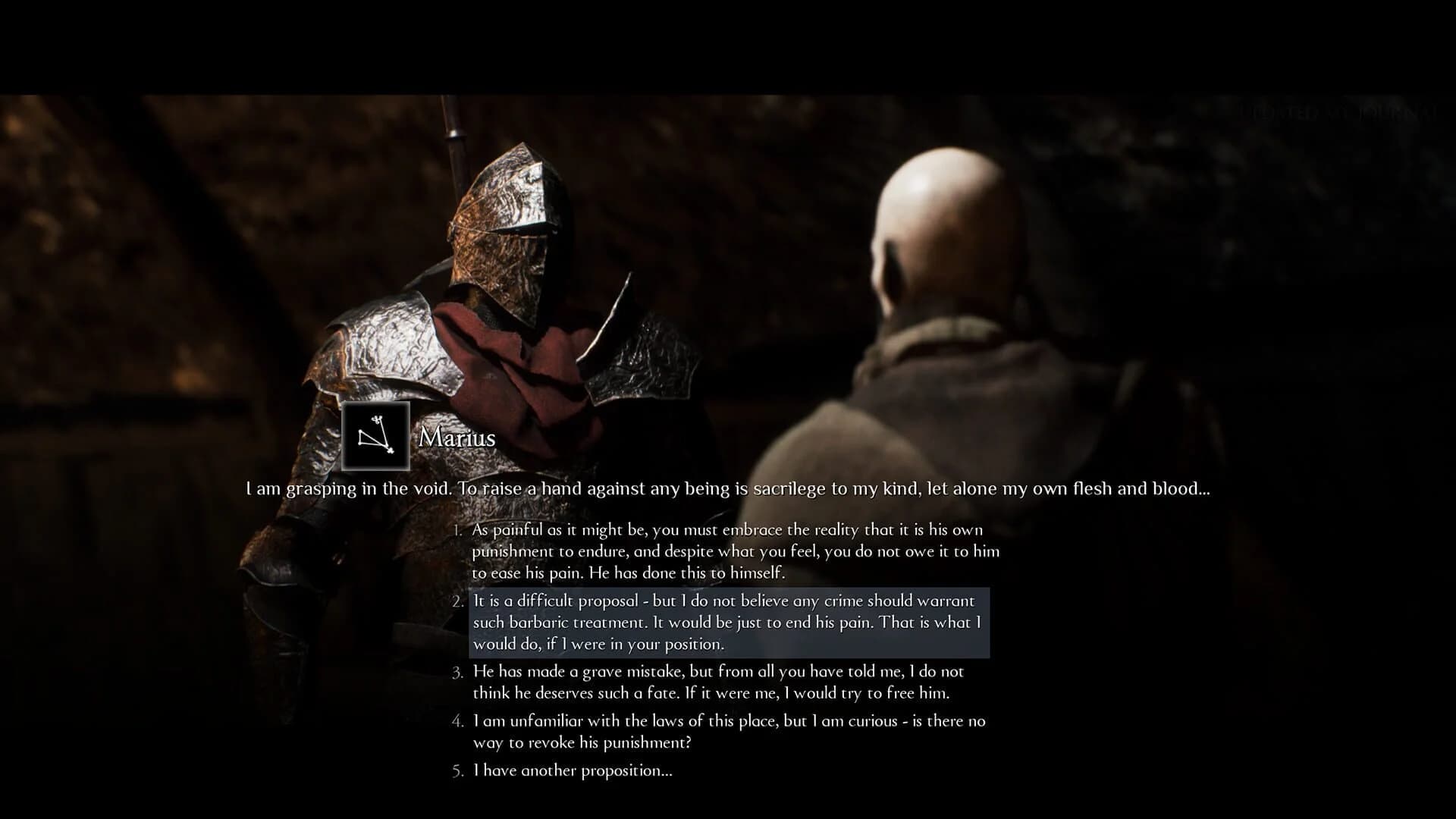Click the numeral "4." next to its option
This screenshot has height=819, width=1456.
(x=457, y=721)
